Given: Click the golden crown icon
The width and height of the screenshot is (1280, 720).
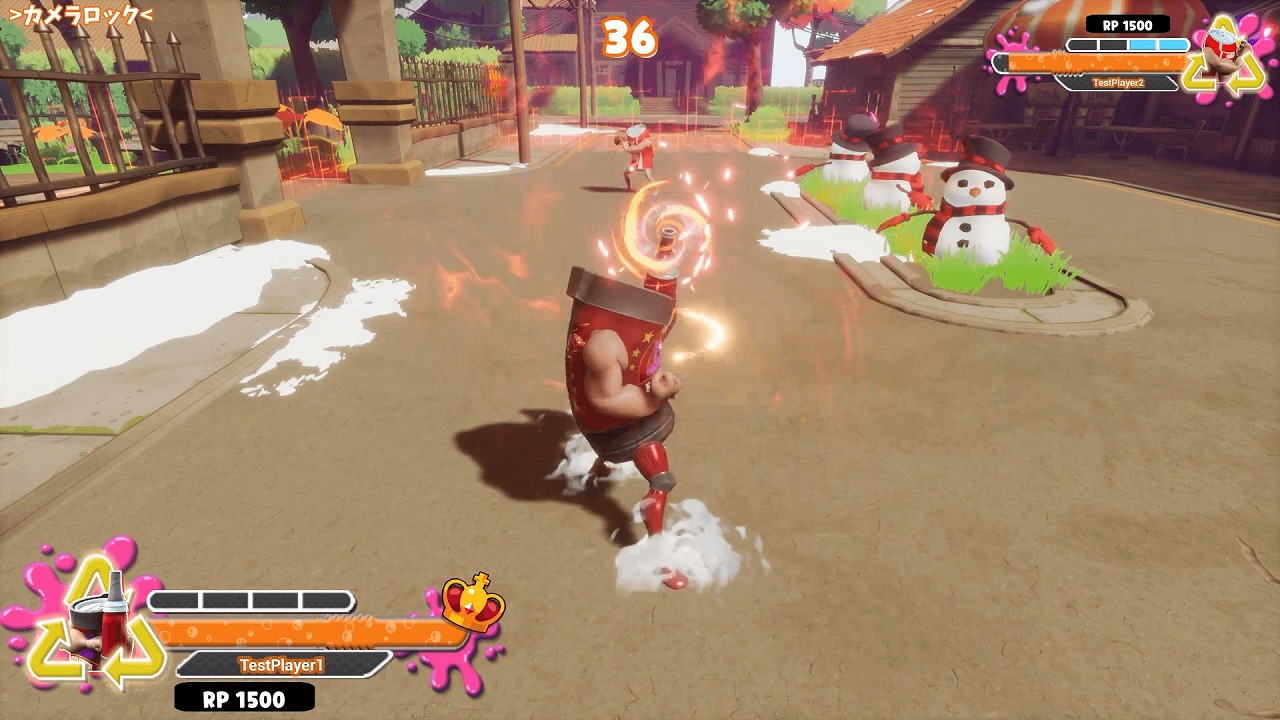Looking at the screenshot, I should pyautogui.click(x=473, y=601).
